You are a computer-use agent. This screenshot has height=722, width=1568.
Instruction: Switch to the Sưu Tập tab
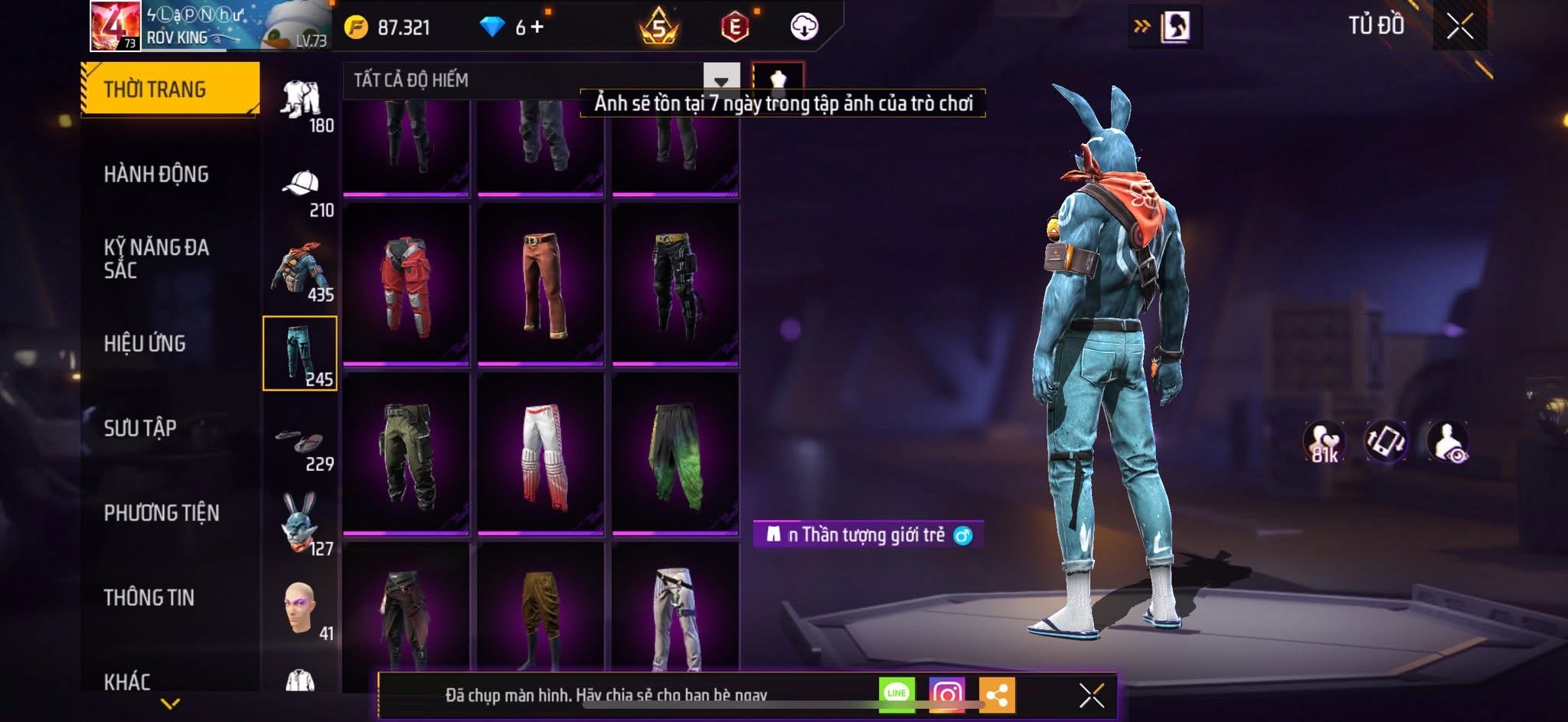click(x=140, y=428)
